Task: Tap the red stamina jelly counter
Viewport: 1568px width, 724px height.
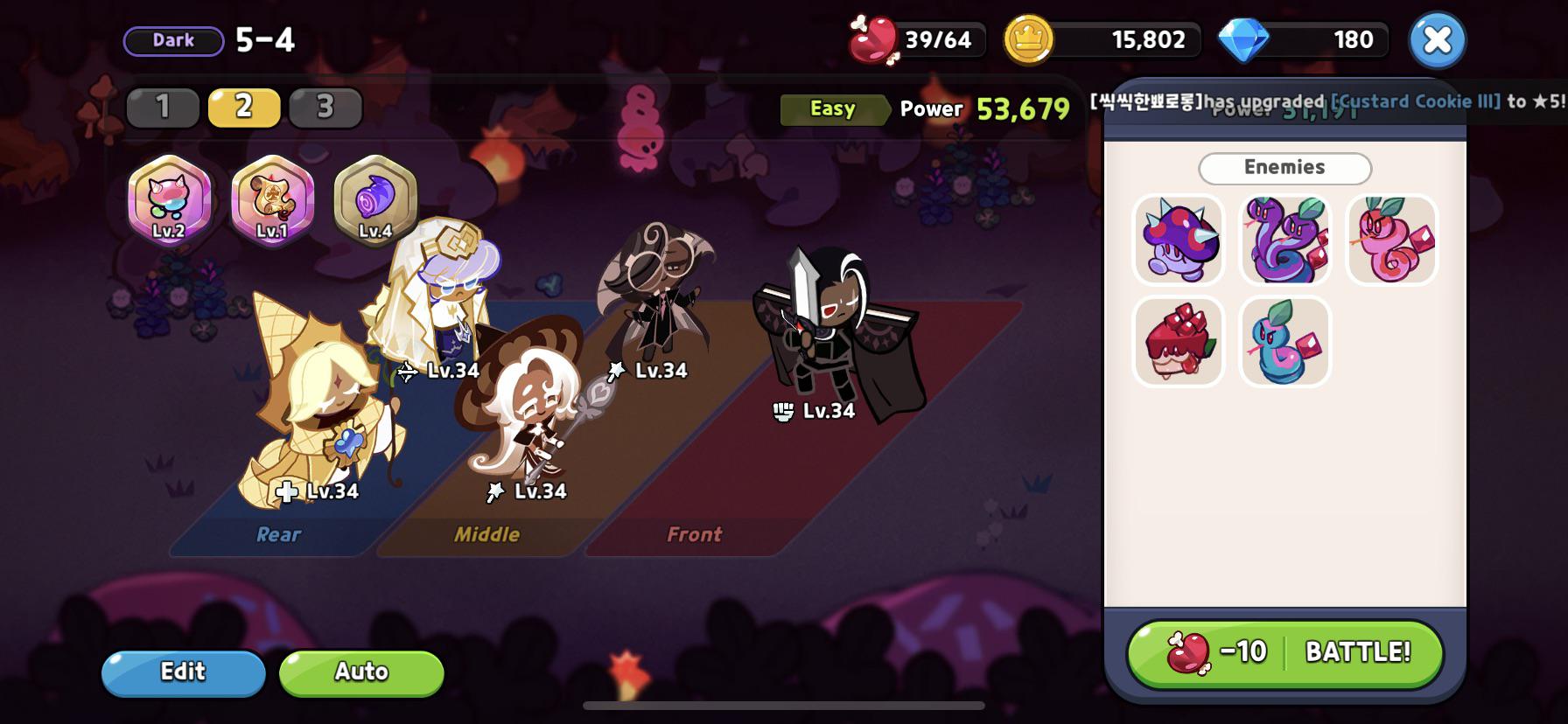Action: click(916, 38)
